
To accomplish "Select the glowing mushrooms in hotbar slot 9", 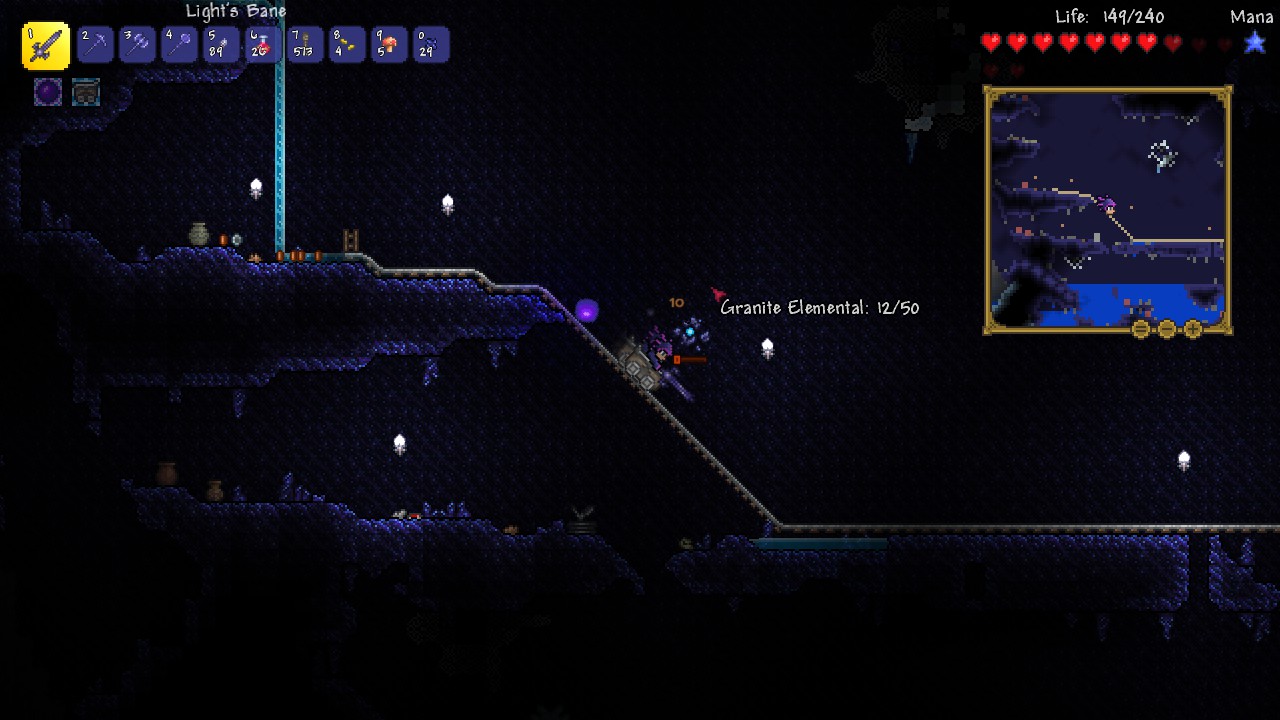I will pos(388,44).
